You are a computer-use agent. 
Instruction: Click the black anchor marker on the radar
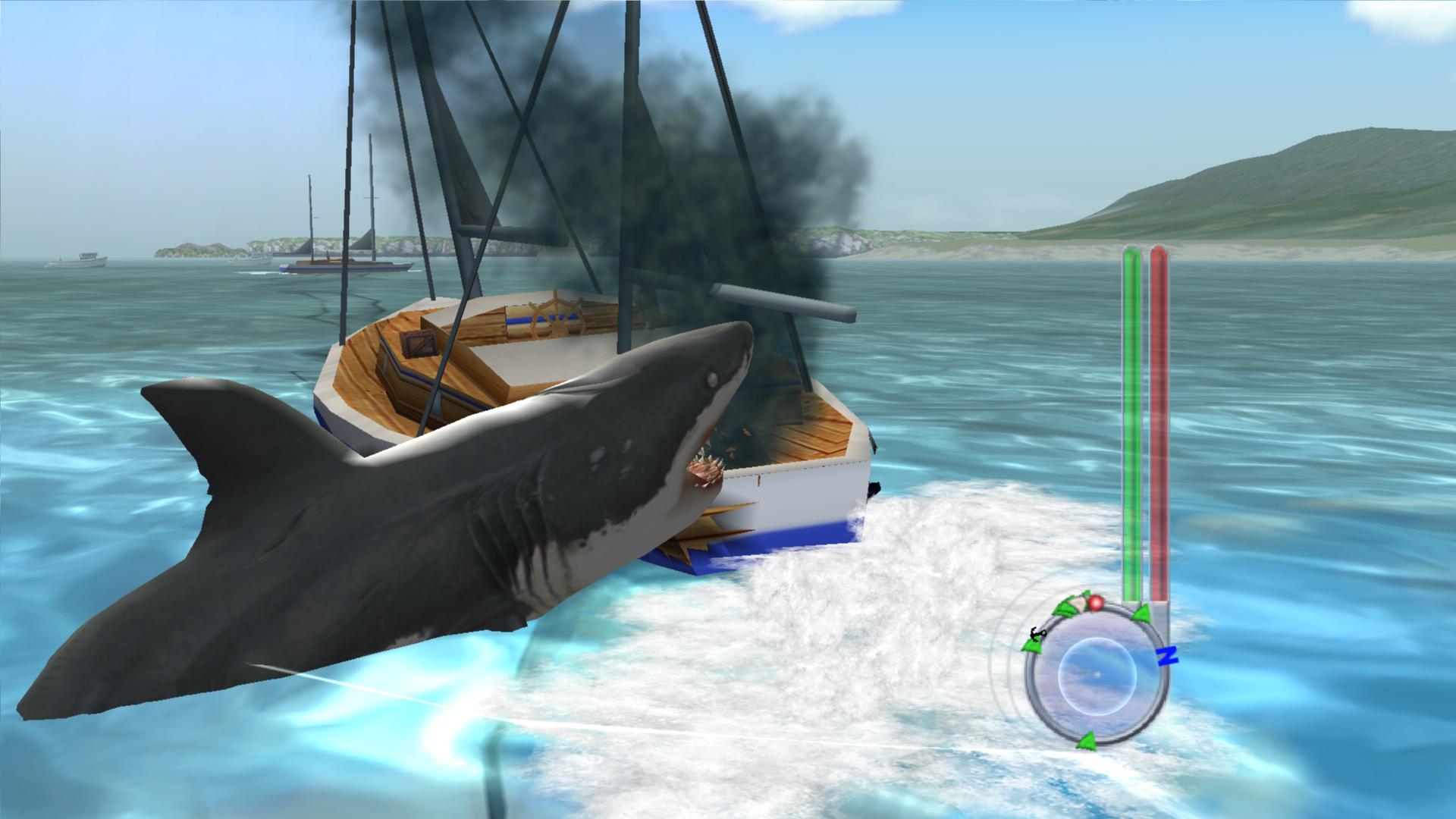(1037, 633)
